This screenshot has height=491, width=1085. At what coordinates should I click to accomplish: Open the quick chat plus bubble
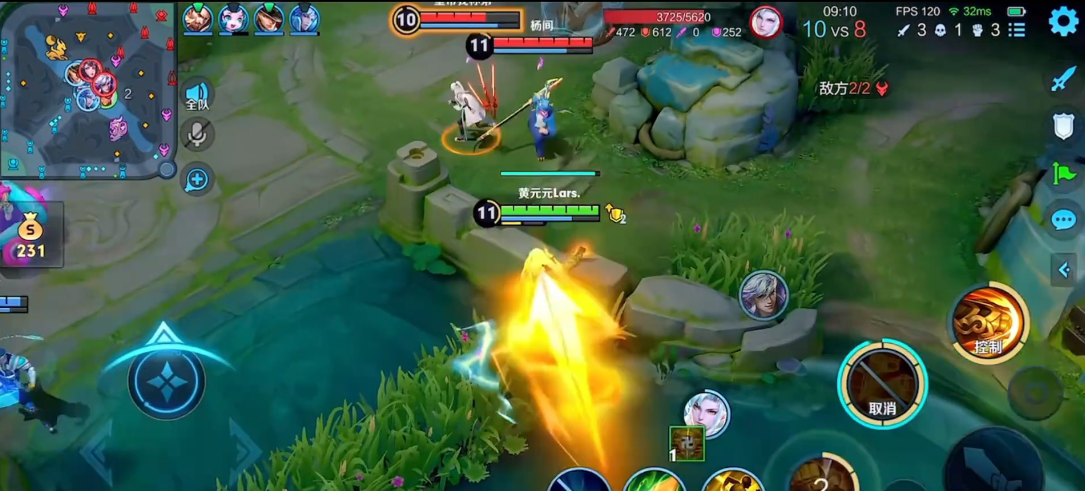pyautogui.click(x=197, y=180)
